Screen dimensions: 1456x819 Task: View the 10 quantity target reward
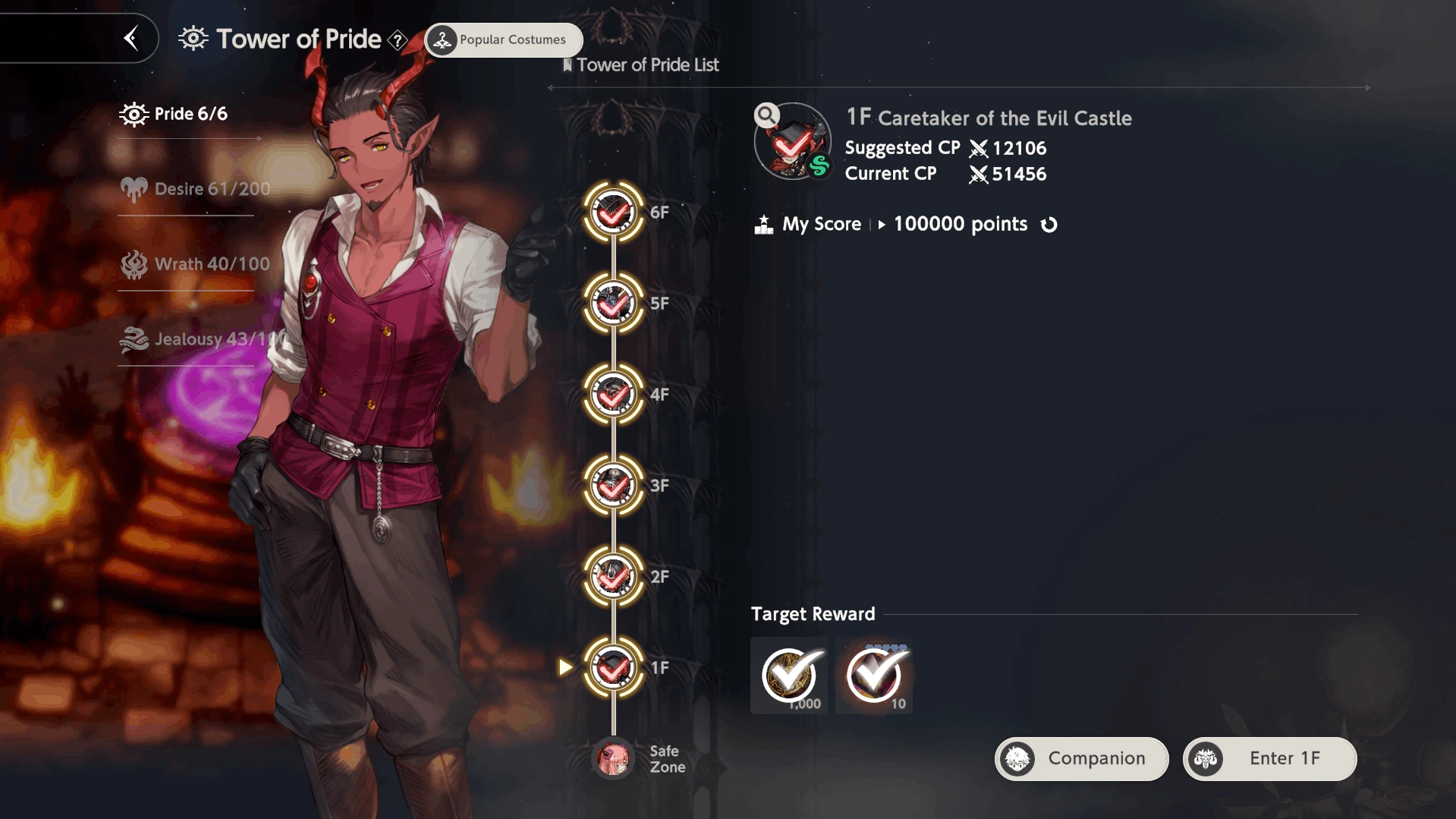point(874,676)
